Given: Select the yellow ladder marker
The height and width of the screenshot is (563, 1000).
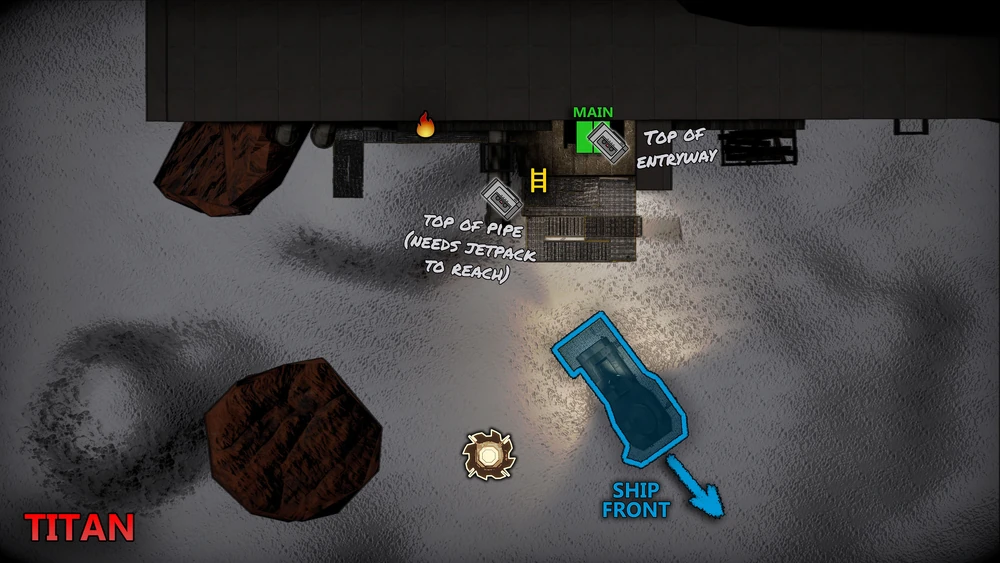Looking at the screenshot, I should tap(539, 181).
